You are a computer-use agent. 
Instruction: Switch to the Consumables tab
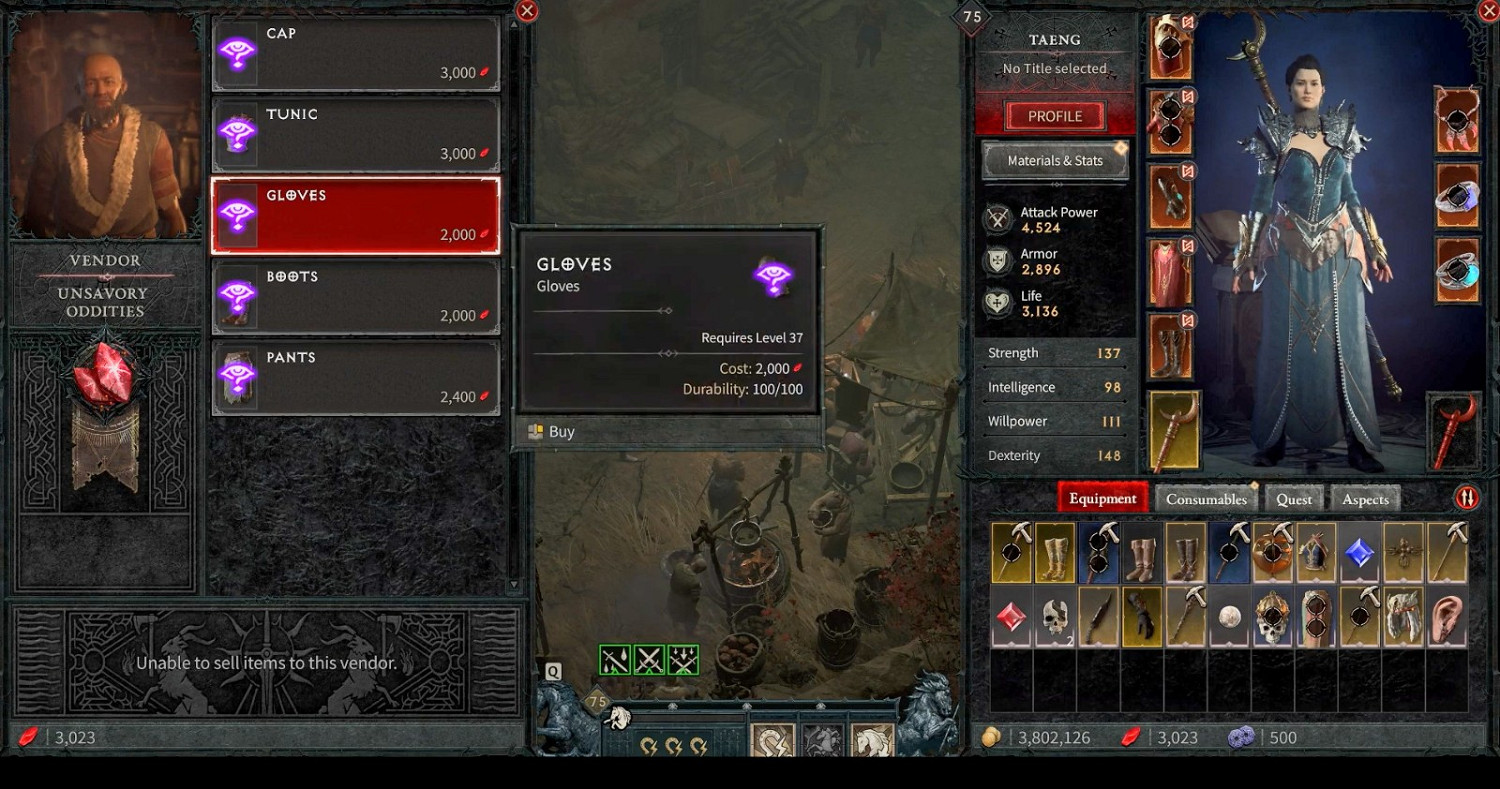pyautogui.click(x=1206, y=497)
